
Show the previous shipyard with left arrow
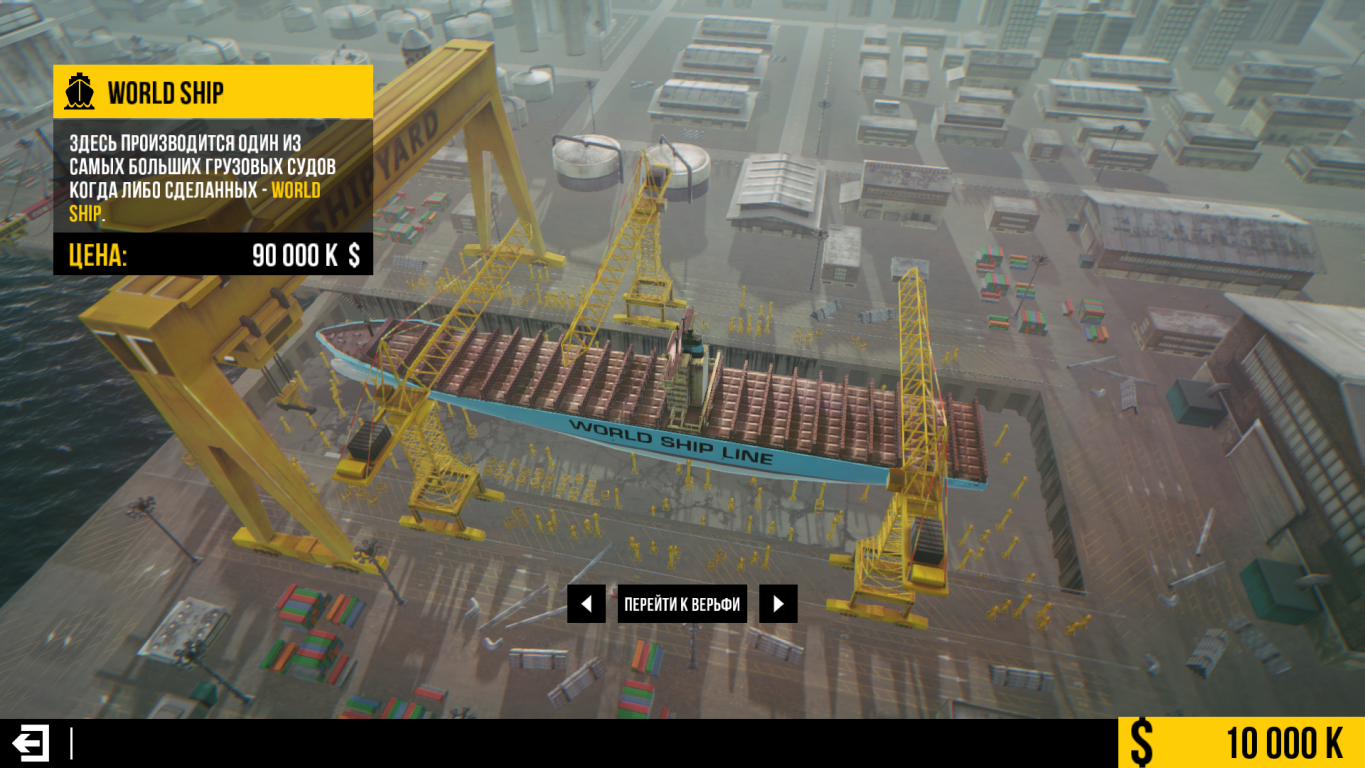(x=586, y=604)
